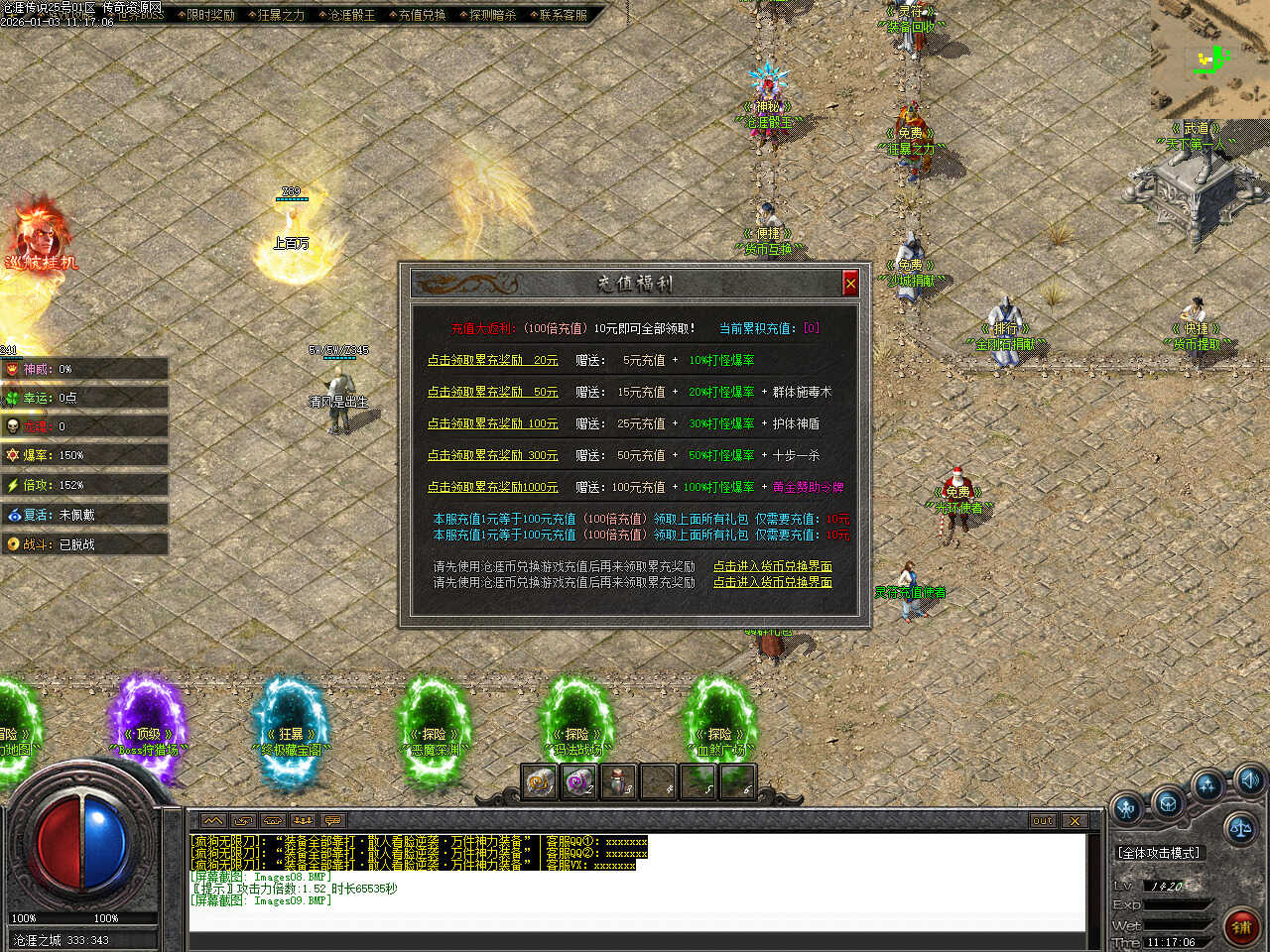Click the 巡航挂机 auto-patrol icon

click(x=40, y=238)
